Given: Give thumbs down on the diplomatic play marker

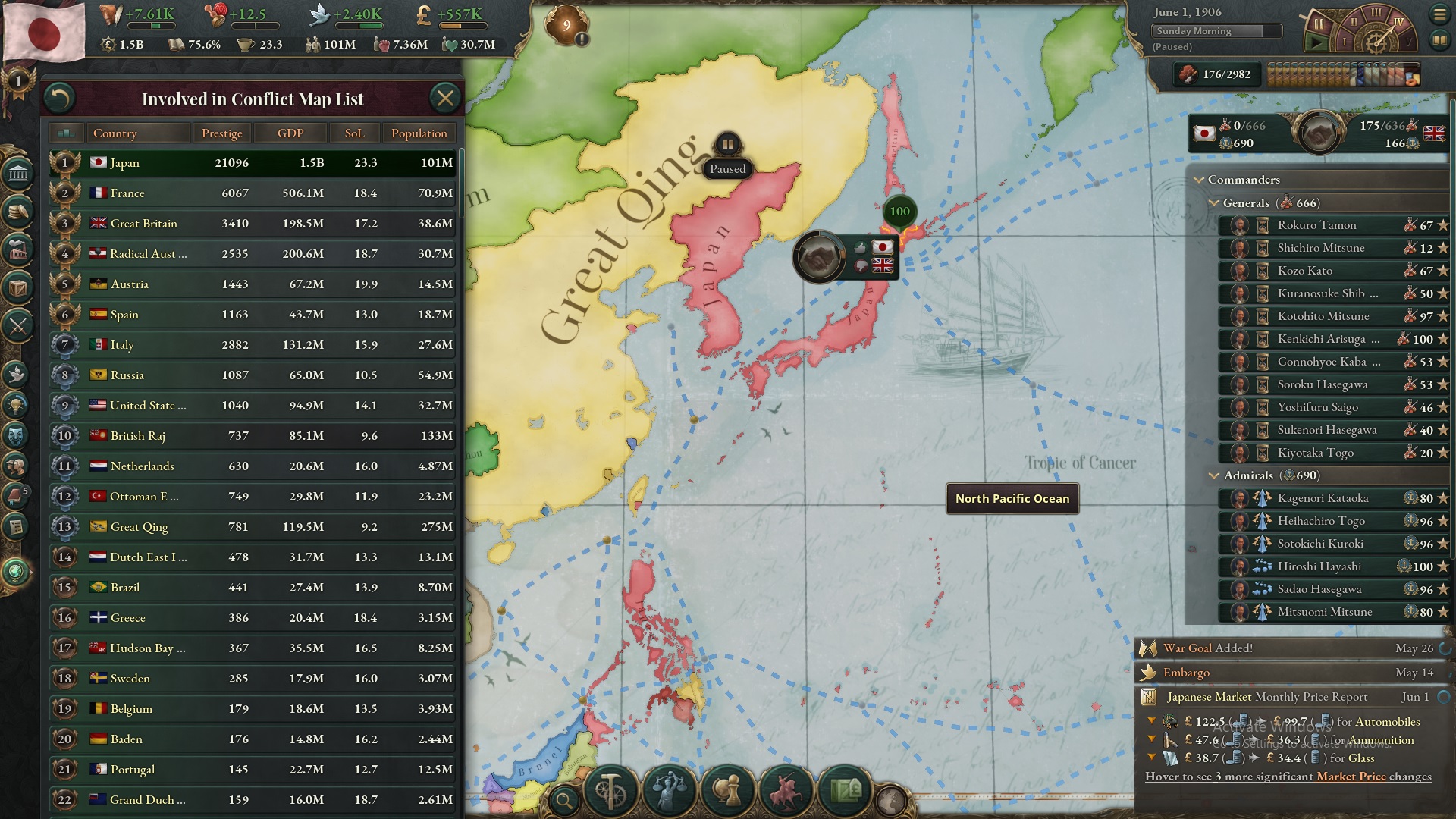Looking at the screenshot, I should point(861,266).
